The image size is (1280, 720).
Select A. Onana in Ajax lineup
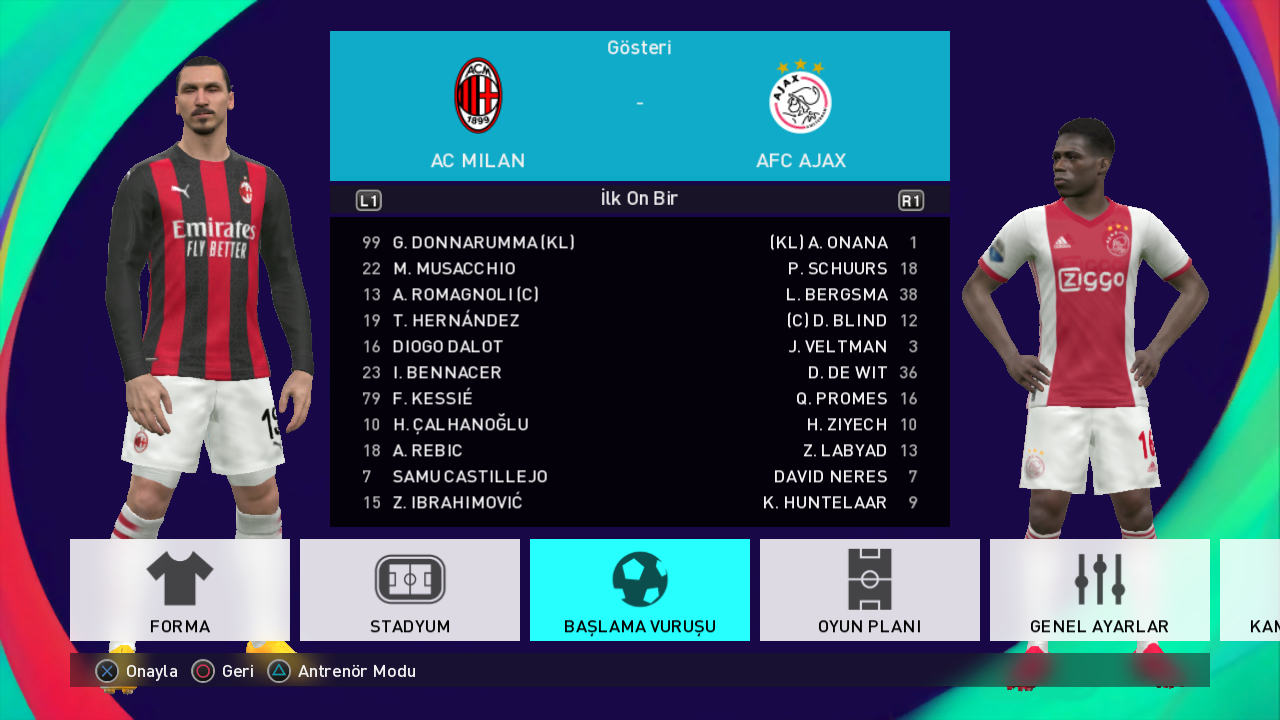click(829, 243)
